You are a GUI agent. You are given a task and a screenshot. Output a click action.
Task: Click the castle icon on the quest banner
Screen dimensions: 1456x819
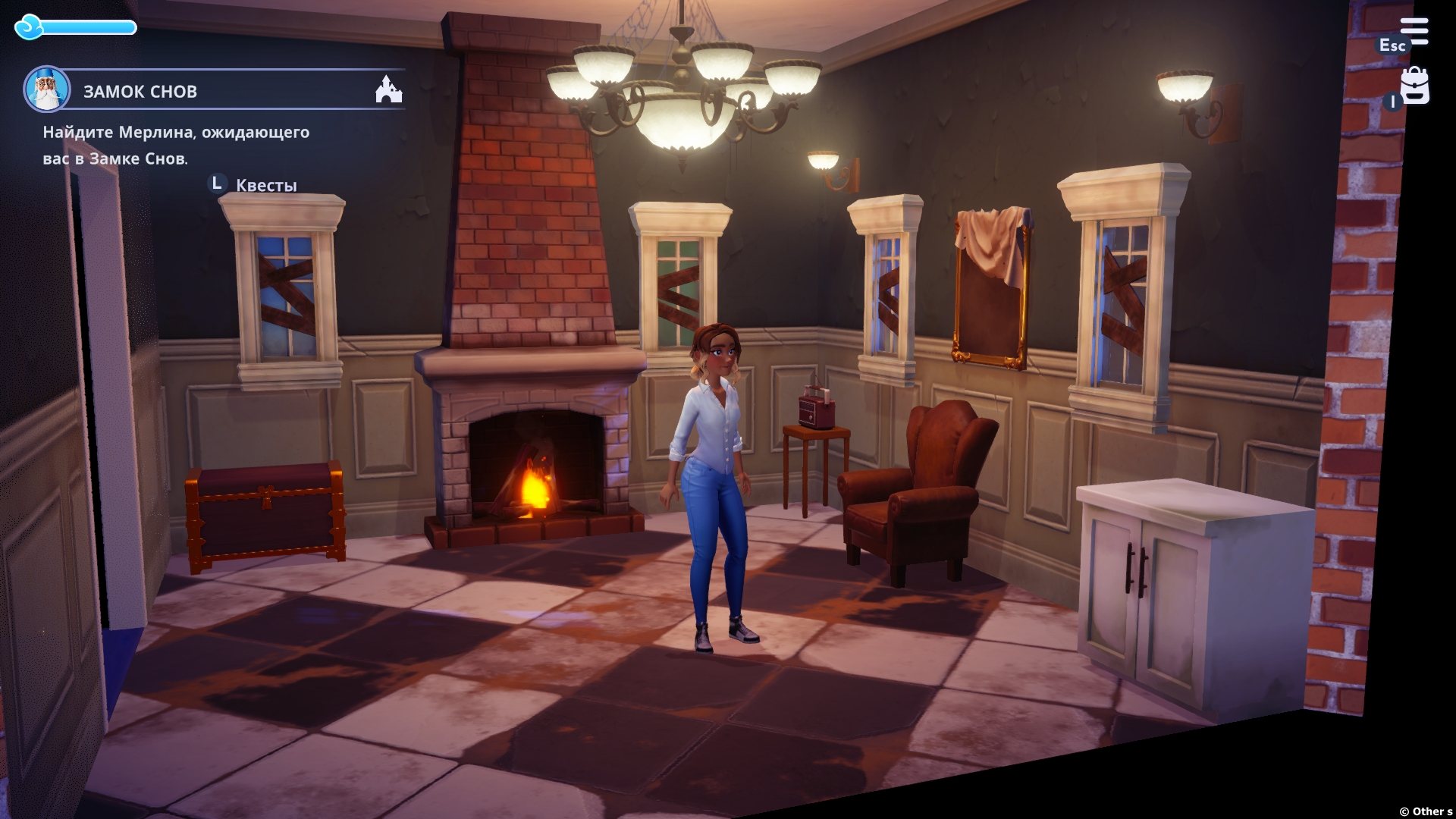[388, 89]
